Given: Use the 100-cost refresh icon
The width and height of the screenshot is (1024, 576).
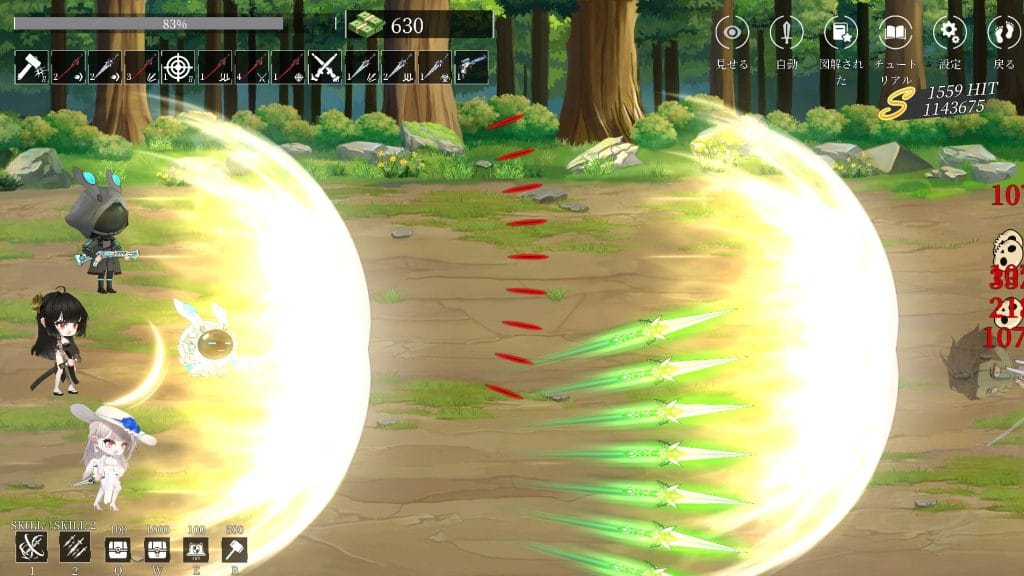Looking at the screenshot, I should 196,548.
